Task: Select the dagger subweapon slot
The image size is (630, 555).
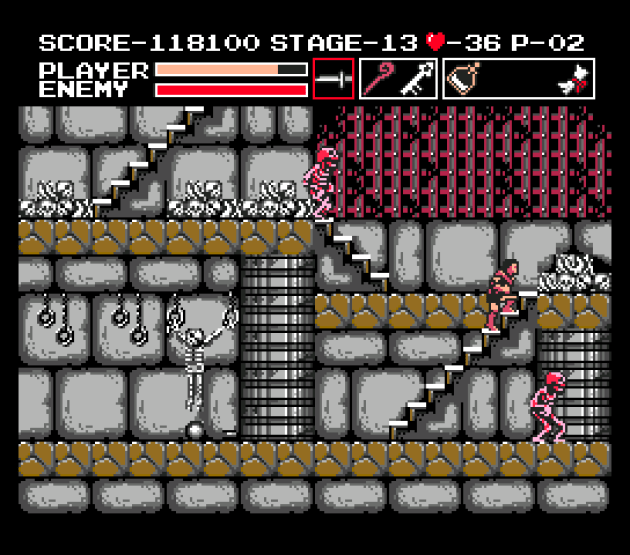Action: click(x=333, y=79)
